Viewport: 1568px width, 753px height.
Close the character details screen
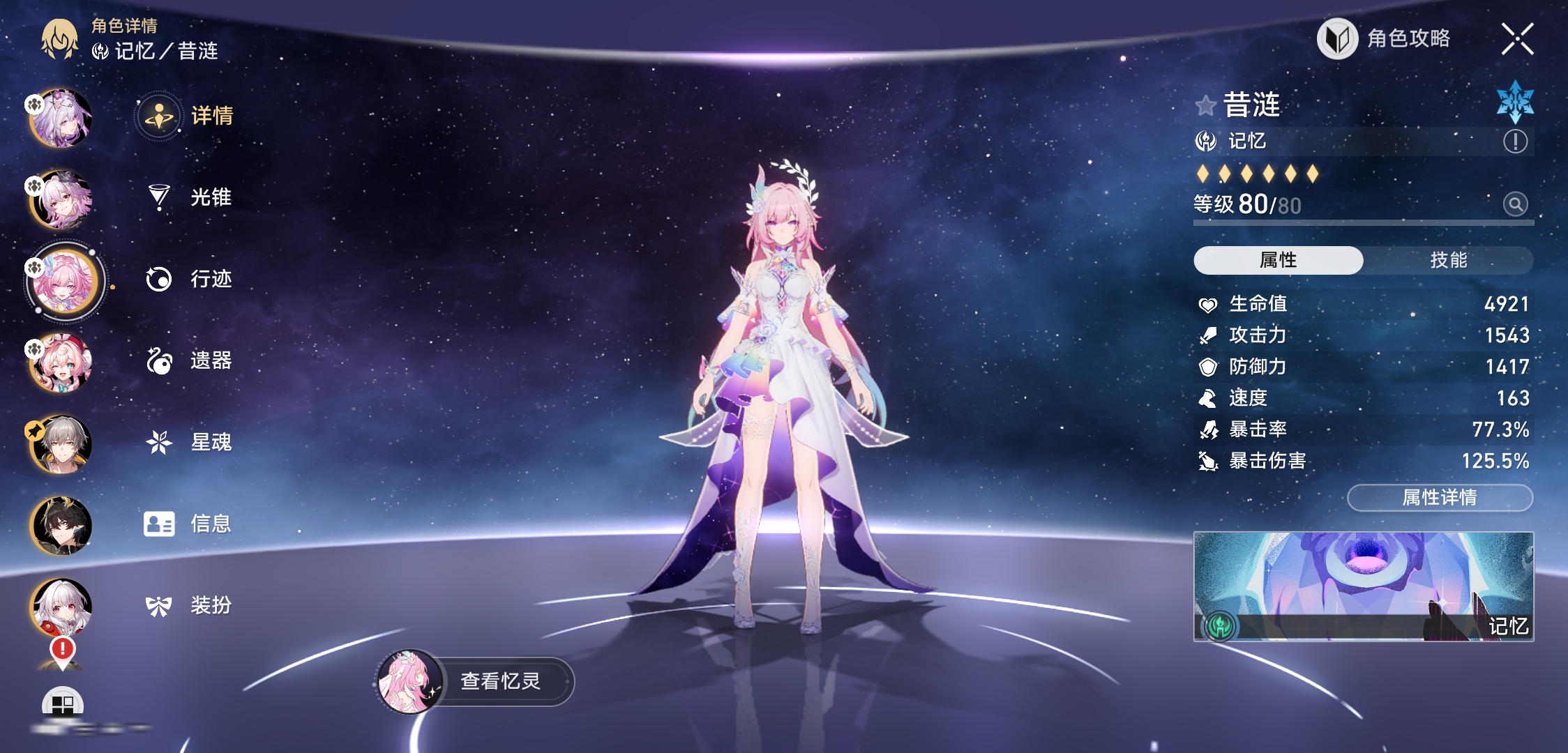pyautogui.click(x=1517, y=39)
